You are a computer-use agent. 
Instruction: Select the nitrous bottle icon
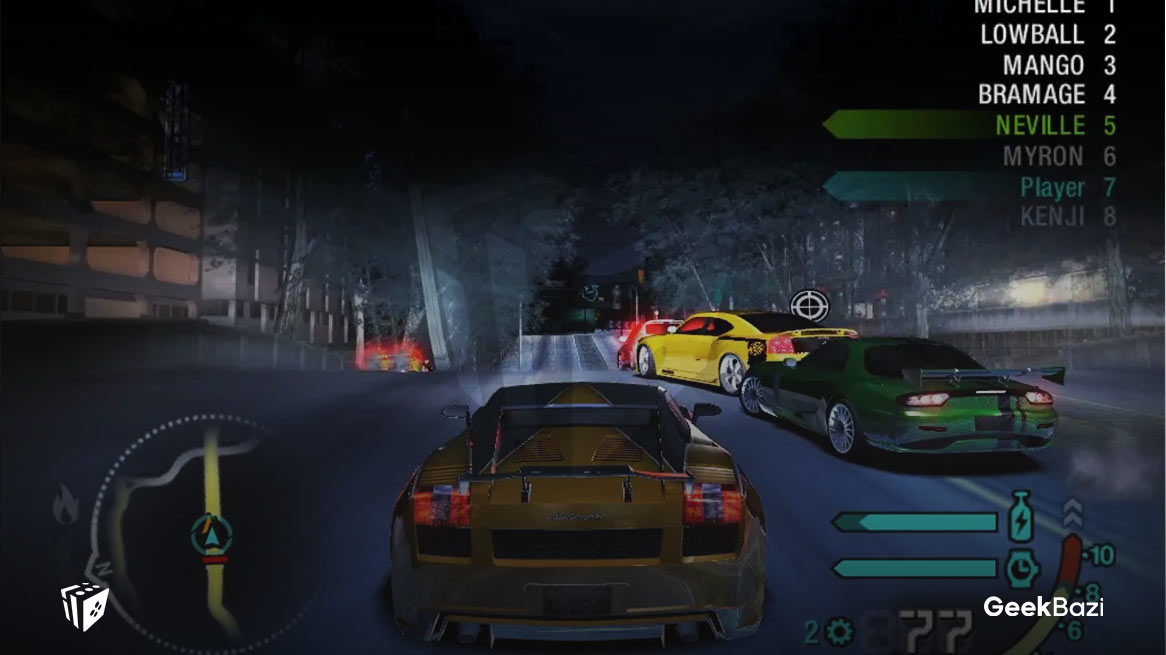1020,522
